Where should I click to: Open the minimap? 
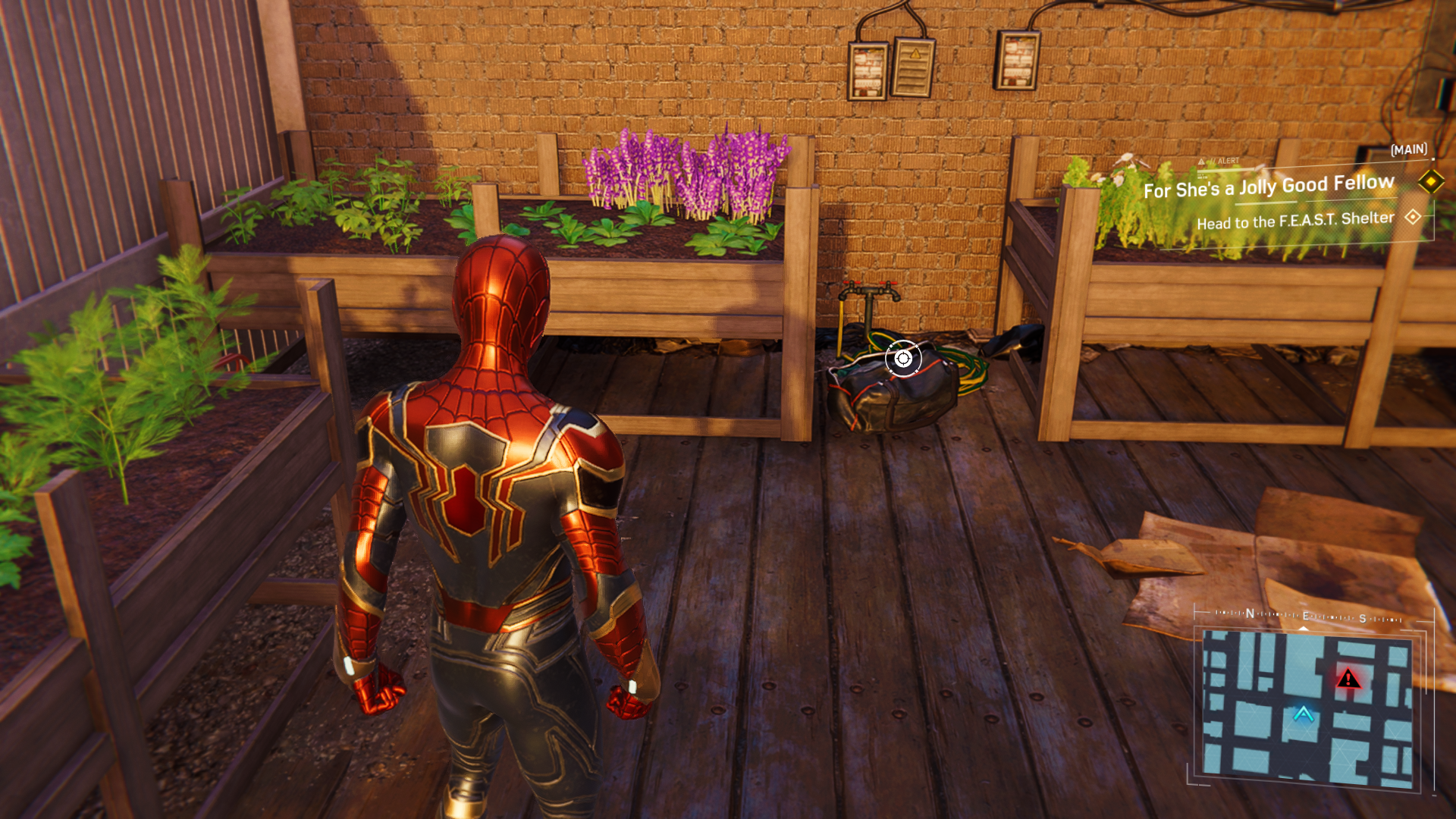pos(1307,707)
